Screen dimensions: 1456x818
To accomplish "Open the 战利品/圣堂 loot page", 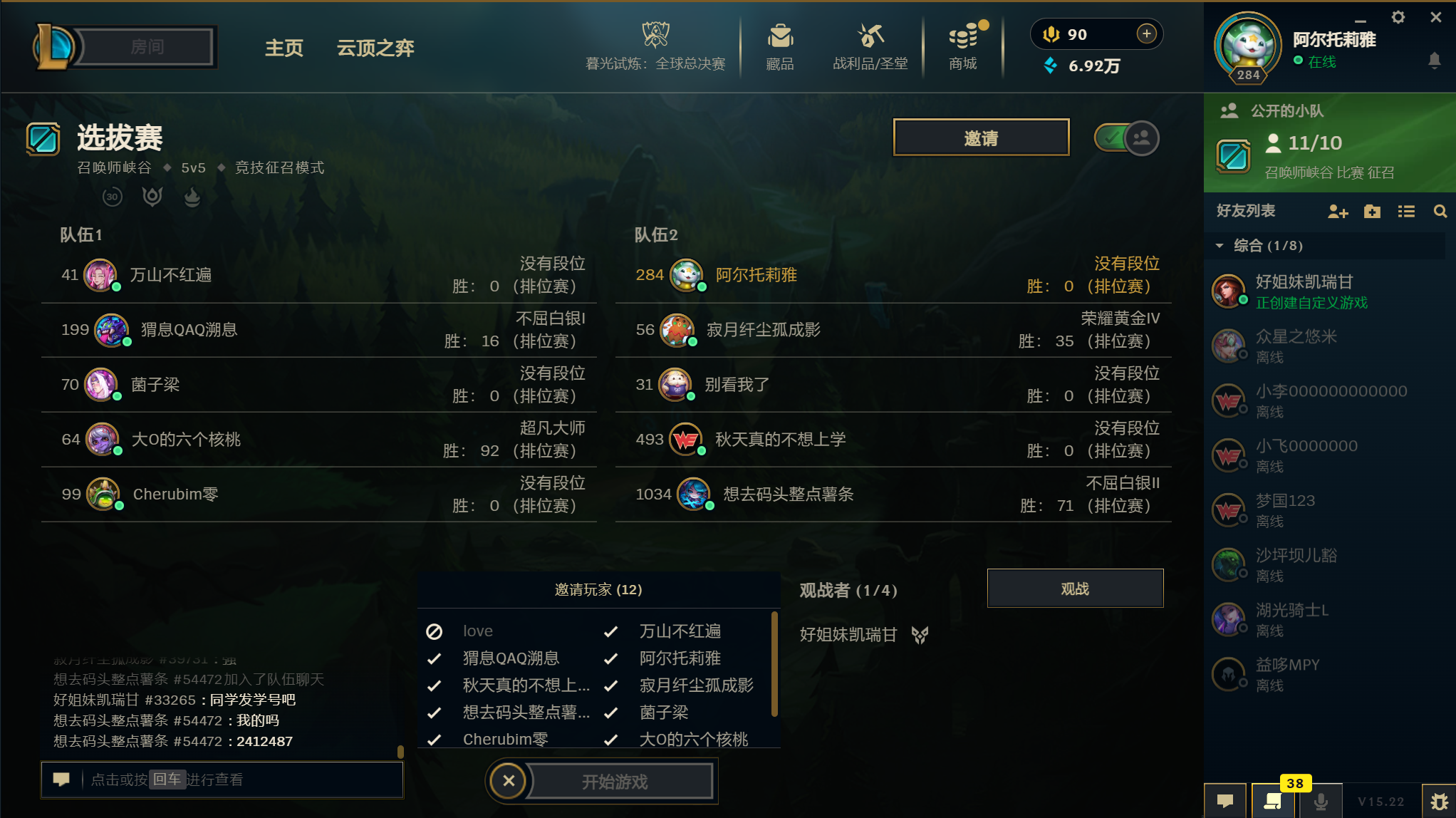I will pos(869,46).
